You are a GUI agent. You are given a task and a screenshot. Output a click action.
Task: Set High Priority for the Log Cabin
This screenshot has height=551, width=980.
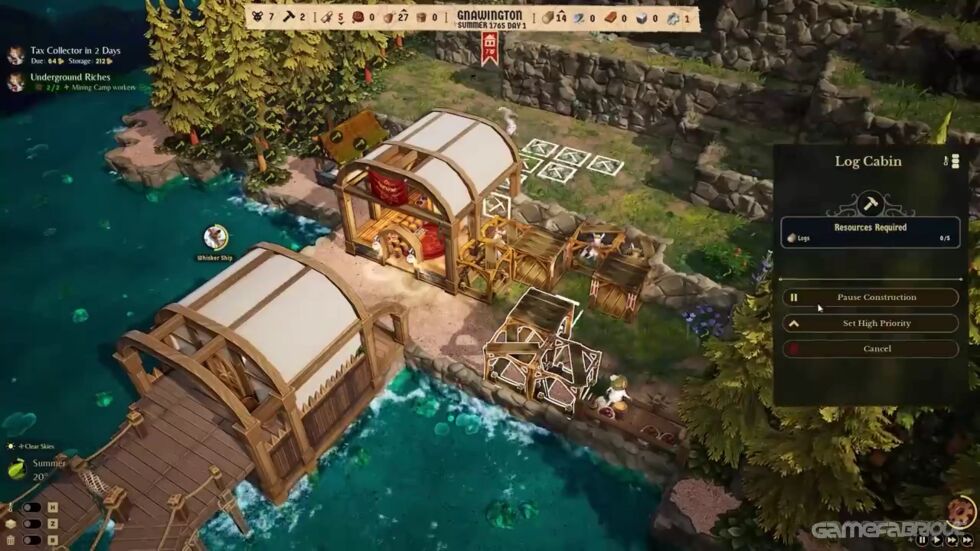[869, 323]
